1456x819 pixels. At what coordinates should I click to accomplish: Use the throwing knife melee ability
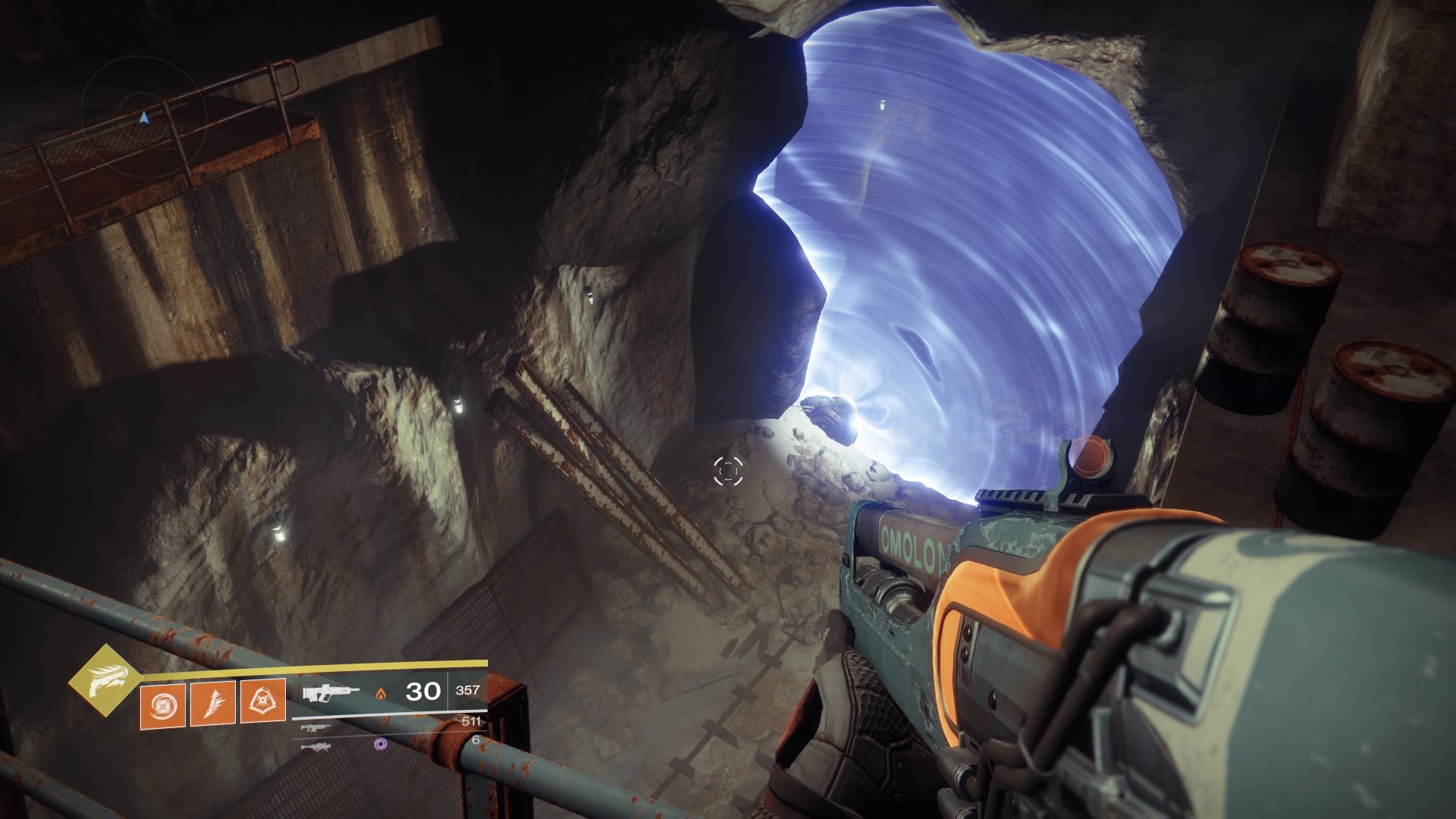pos(212,700)
